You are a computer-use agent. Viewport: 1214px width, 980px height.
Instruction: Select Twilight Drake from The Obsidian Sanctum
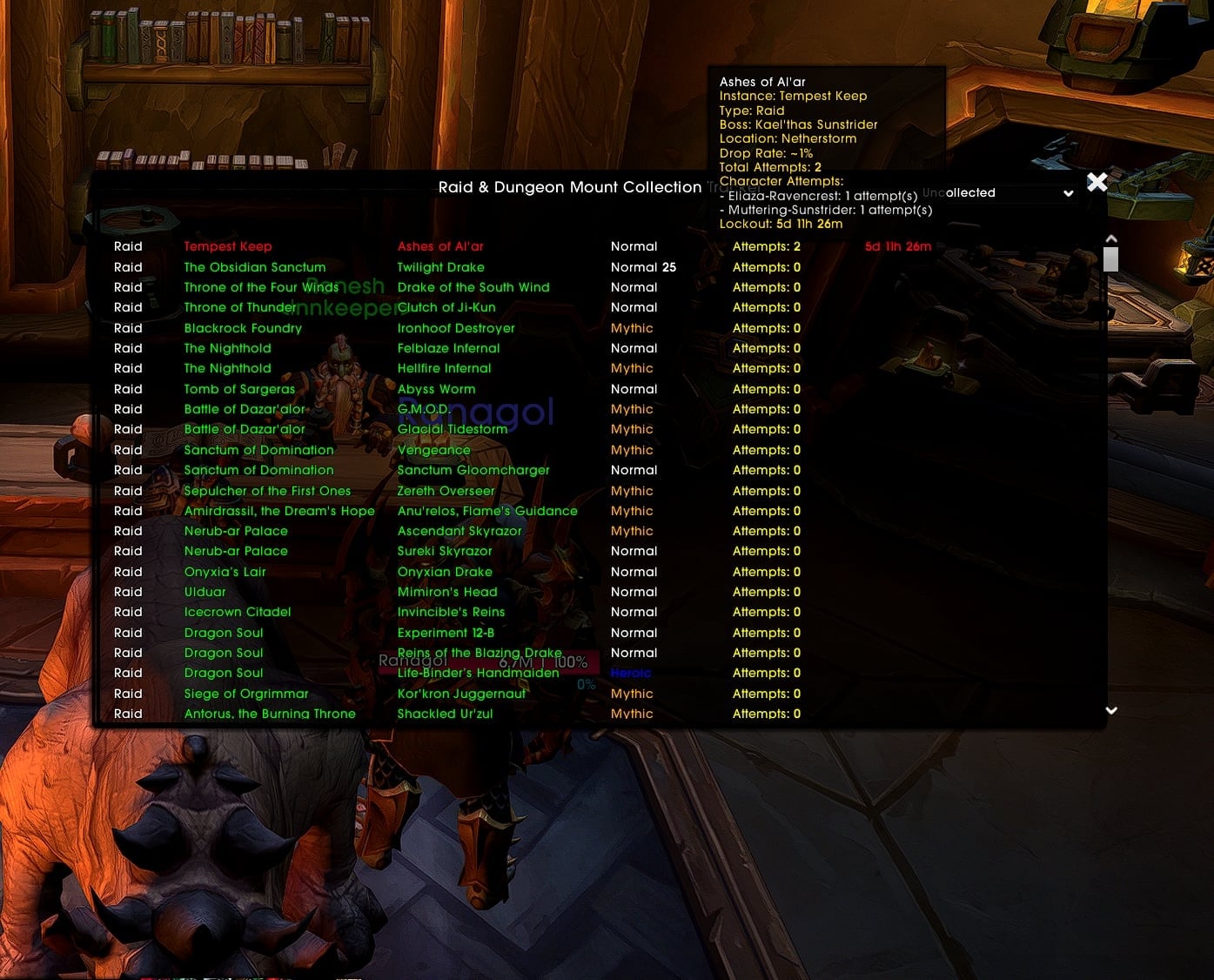click(440, 267)
